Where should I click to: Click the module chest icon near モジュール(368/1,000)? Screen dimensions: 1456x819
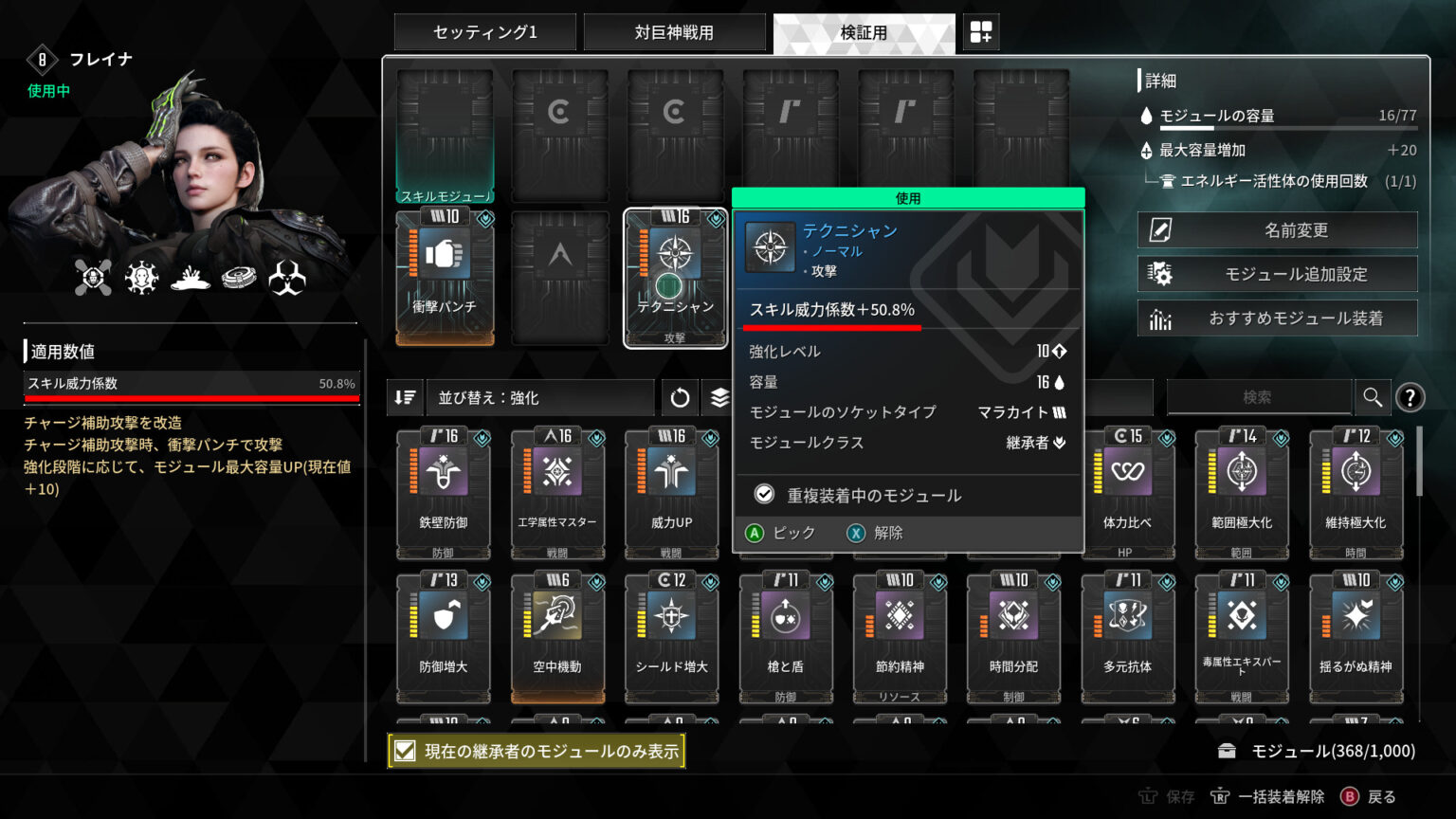1229,750
